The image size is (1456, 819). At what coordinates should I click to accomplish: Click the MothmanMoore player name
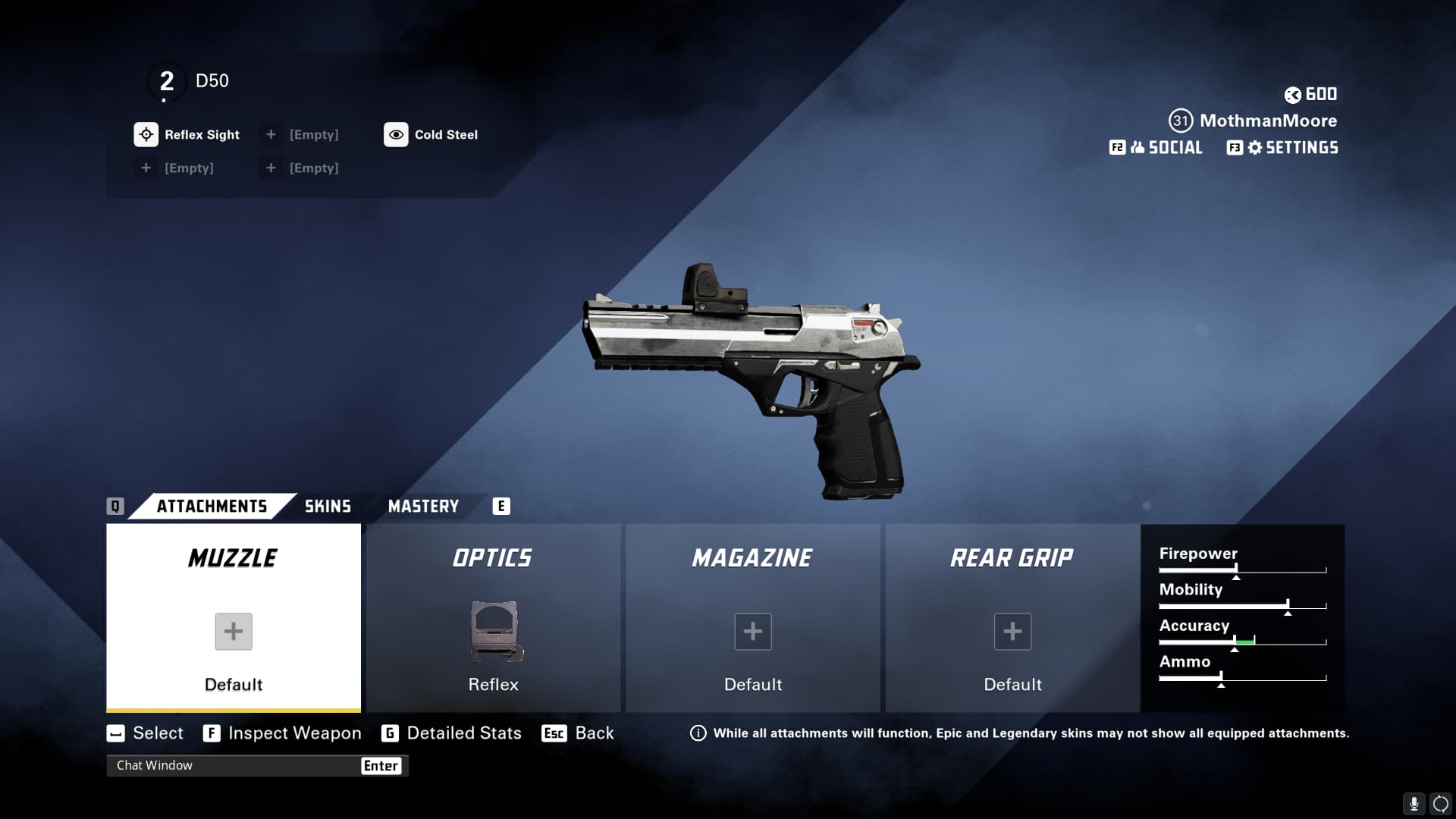pos(1268,121)
